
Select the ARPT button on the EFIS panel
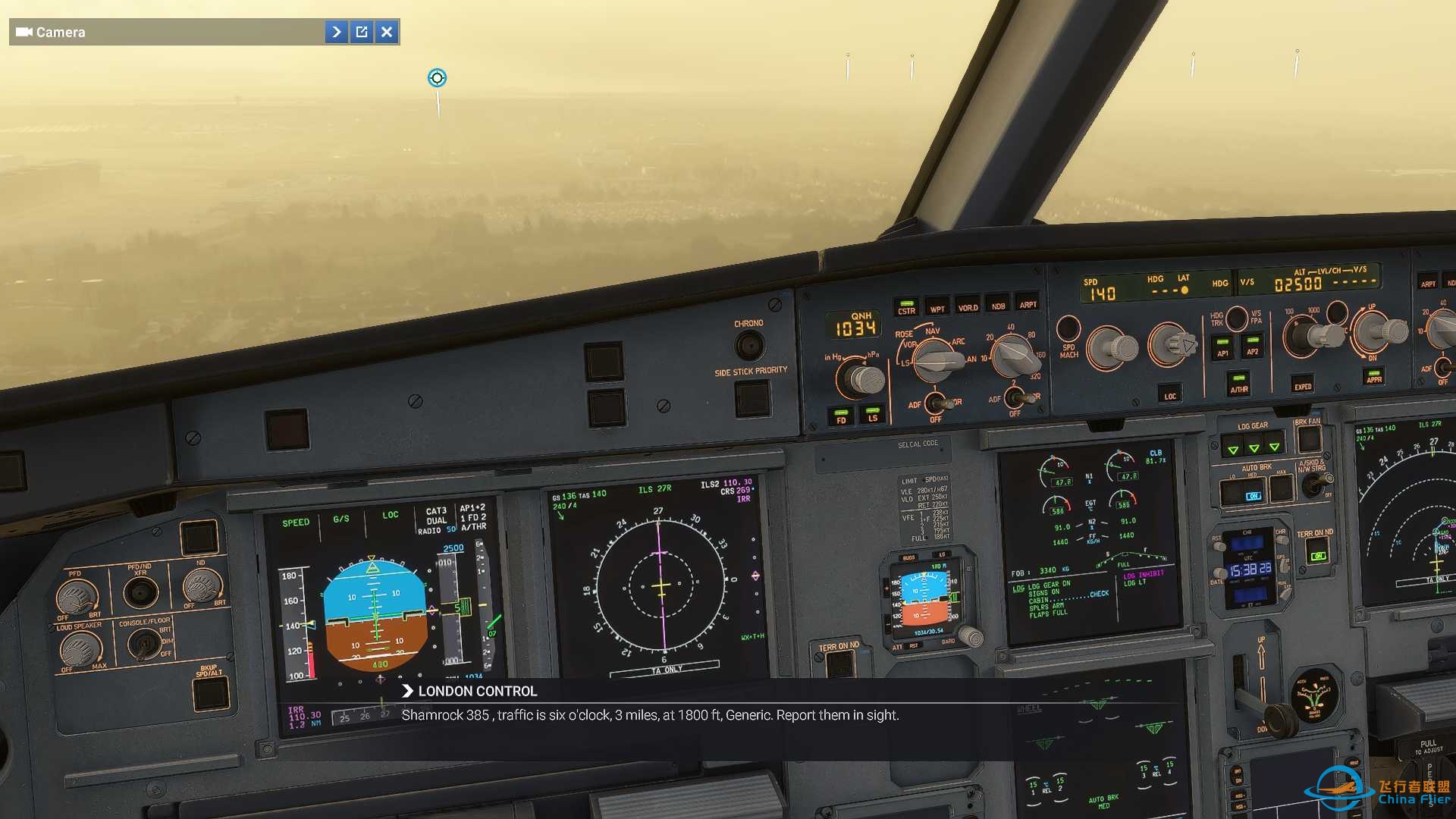click(1030, 306)
